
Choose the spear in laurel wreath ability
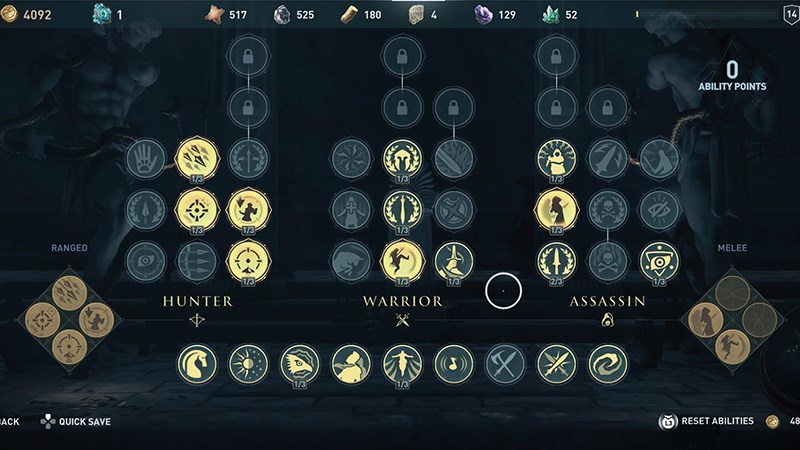point(556,261)
